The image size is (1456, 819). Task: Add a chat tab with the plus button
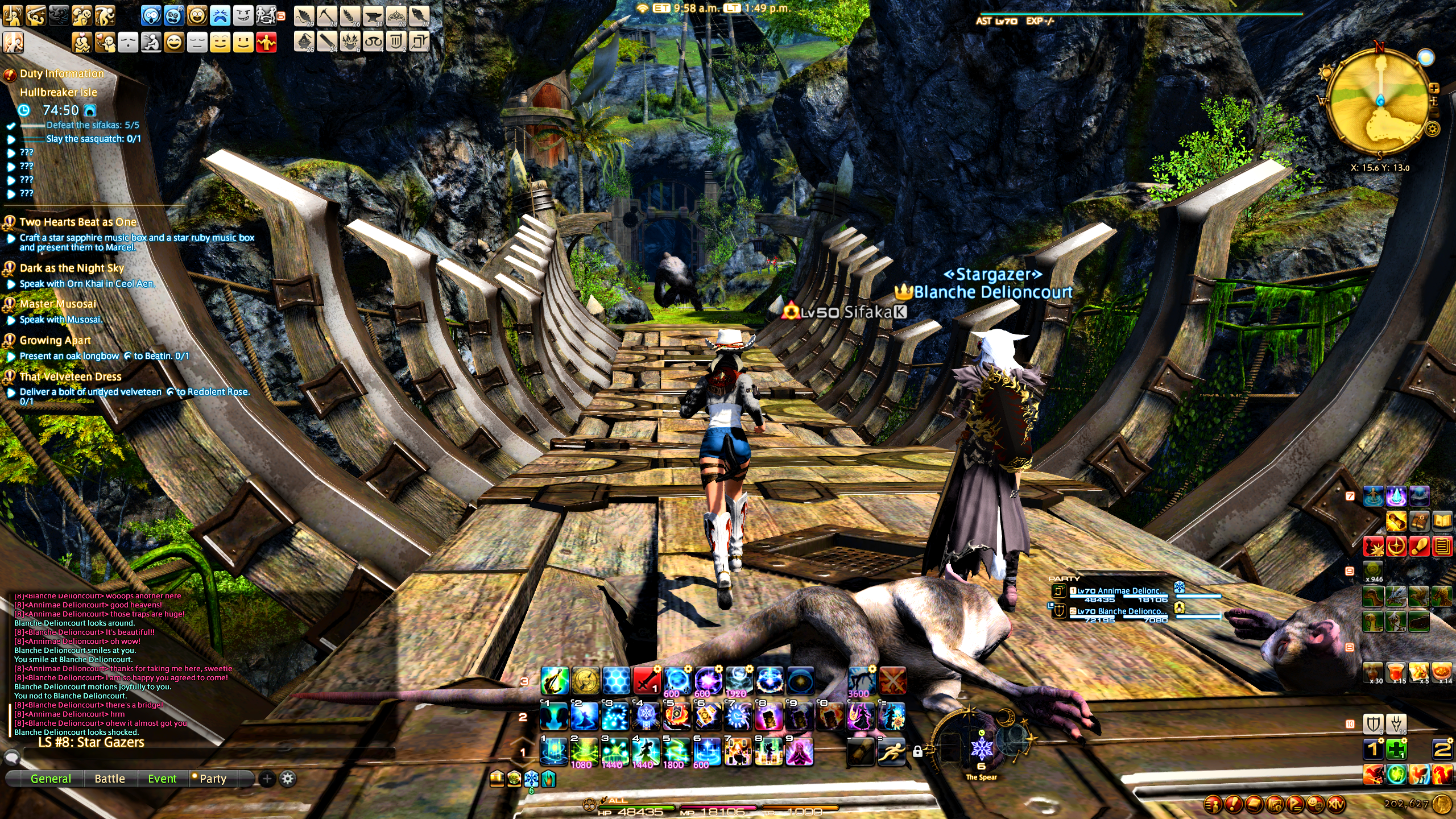(x=267, y=779)
